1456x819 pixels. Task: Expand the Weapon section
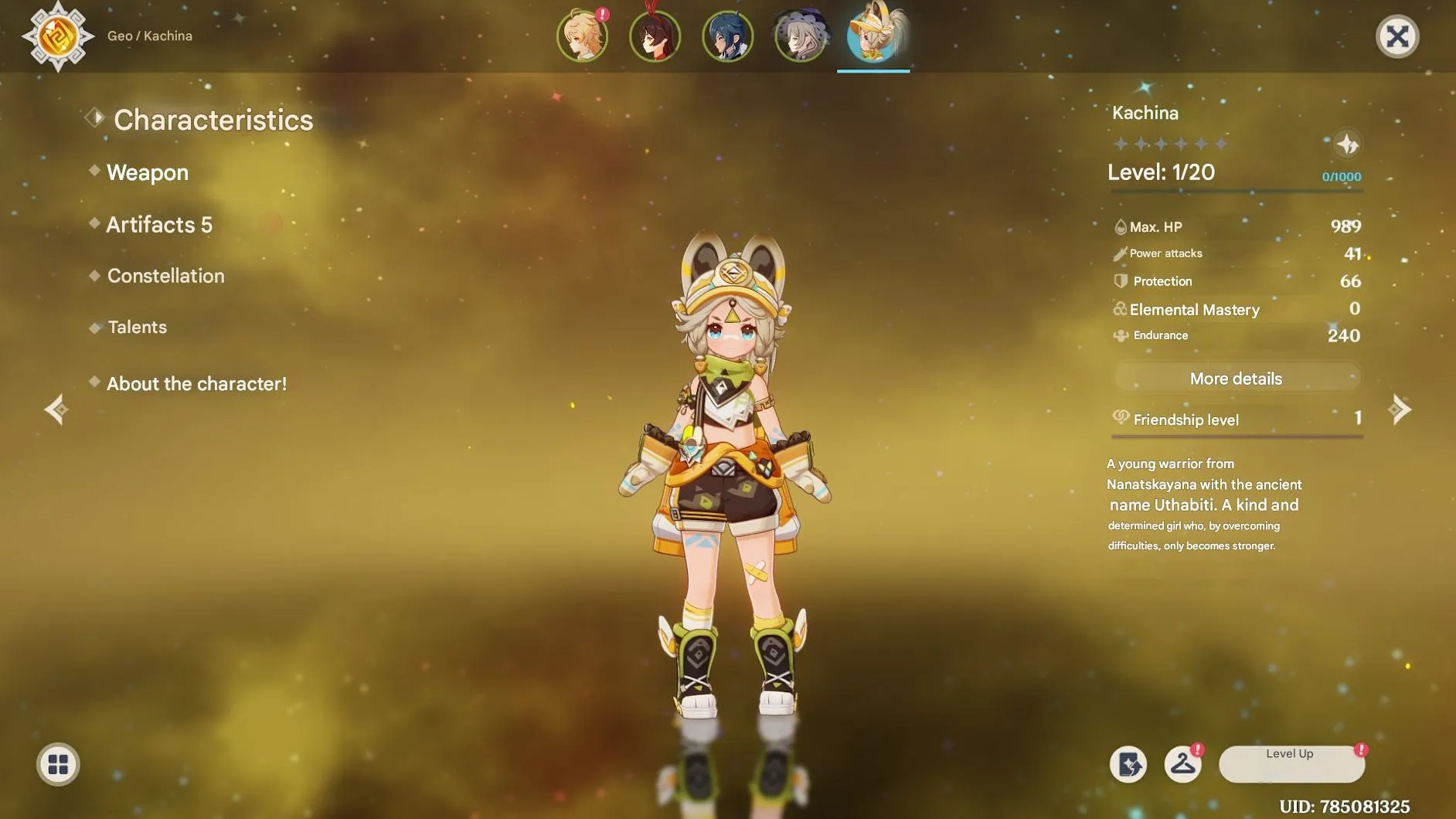[148, 172]
